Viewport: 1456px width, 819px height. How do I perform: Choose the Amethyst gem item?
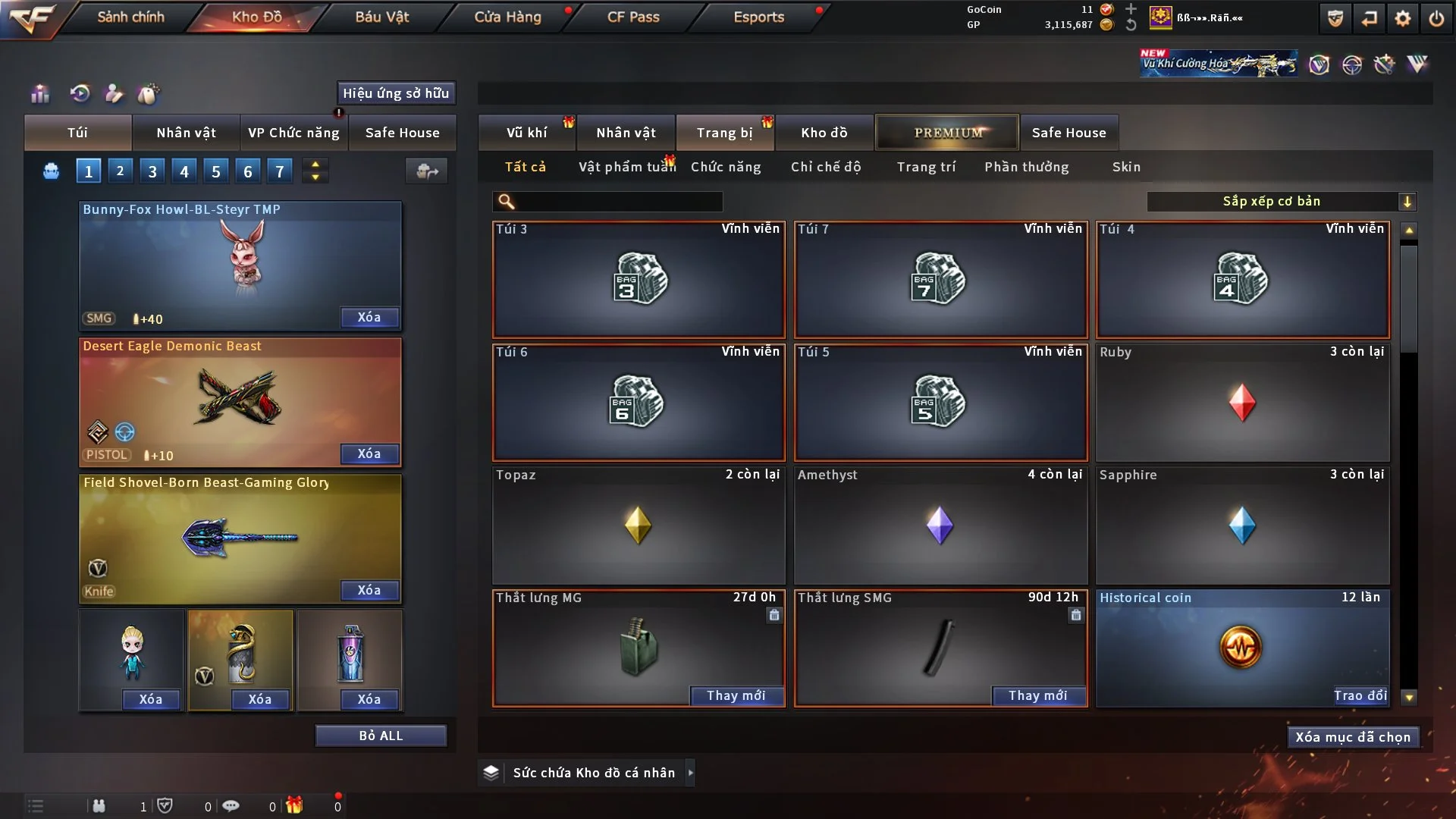pyautogui.click(x=940, y=525)
